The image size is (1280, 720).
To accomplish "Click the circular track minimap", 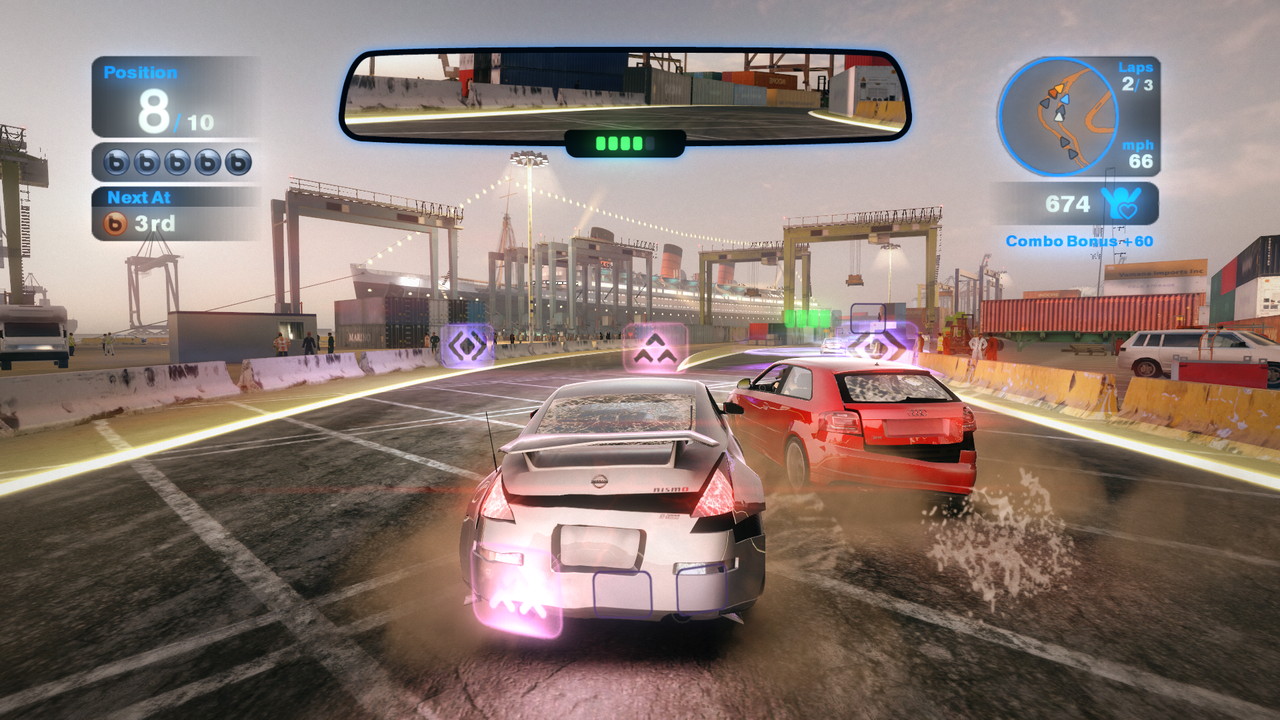I will 1057,116.
